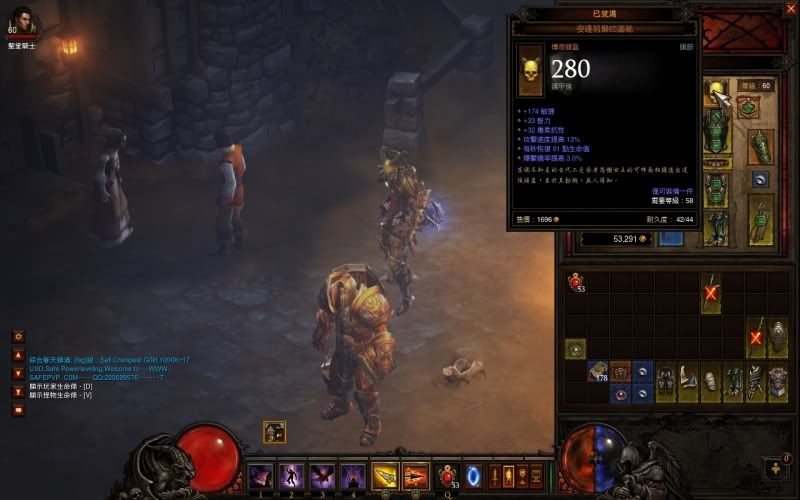The height and width of the screenshot is (500, 800).
Task: Use the health potion hotbar slot
Action: click(x=448, y=474)
